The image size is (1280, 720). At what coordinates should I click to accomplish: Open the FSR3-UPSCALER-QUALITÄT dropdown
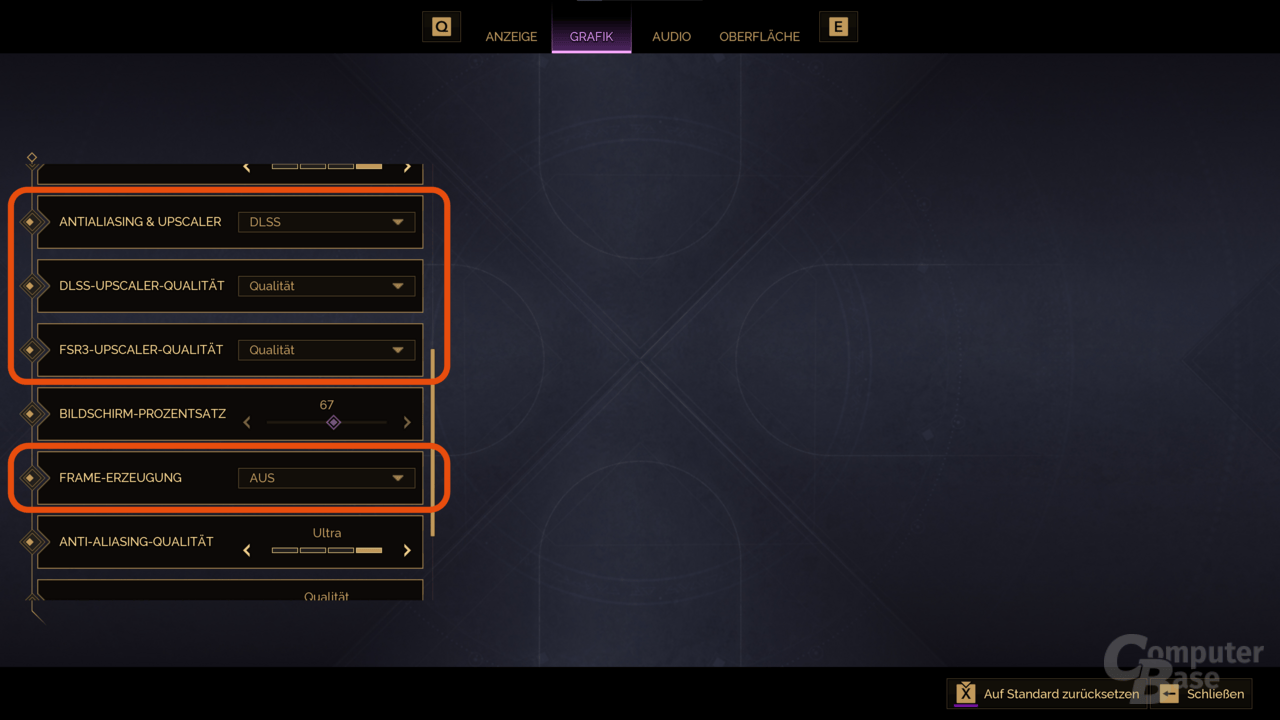[326, 350]
